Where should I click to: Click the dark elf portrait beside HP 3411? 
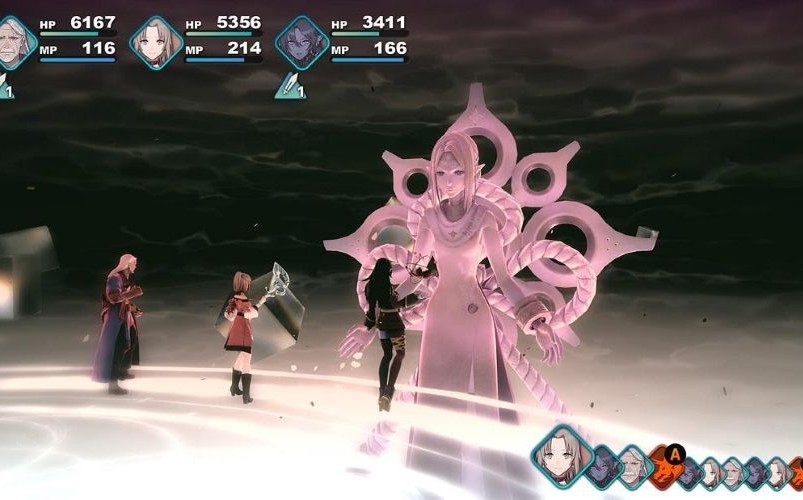(301, 42)
